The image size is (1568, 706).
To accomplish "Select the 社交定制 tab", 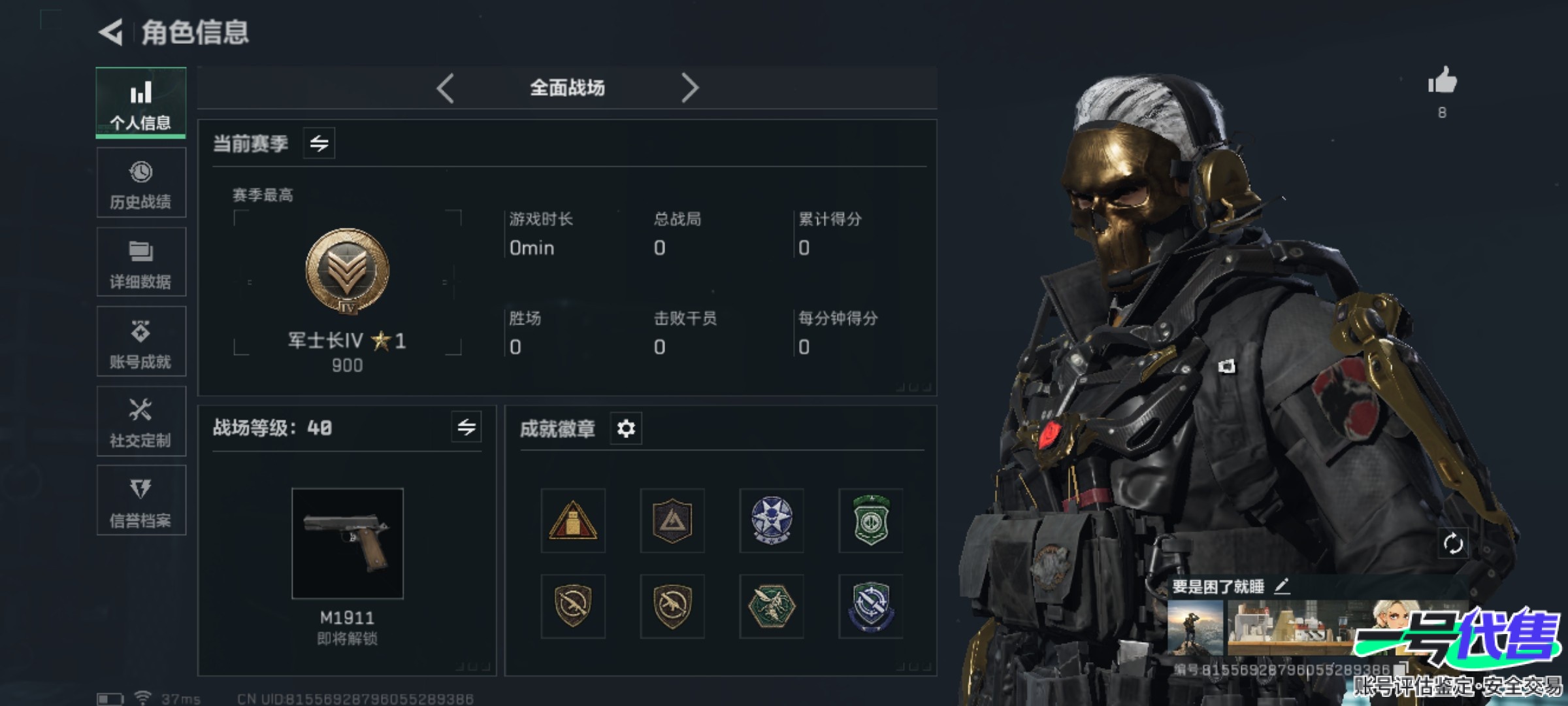I will coord(141,422).
